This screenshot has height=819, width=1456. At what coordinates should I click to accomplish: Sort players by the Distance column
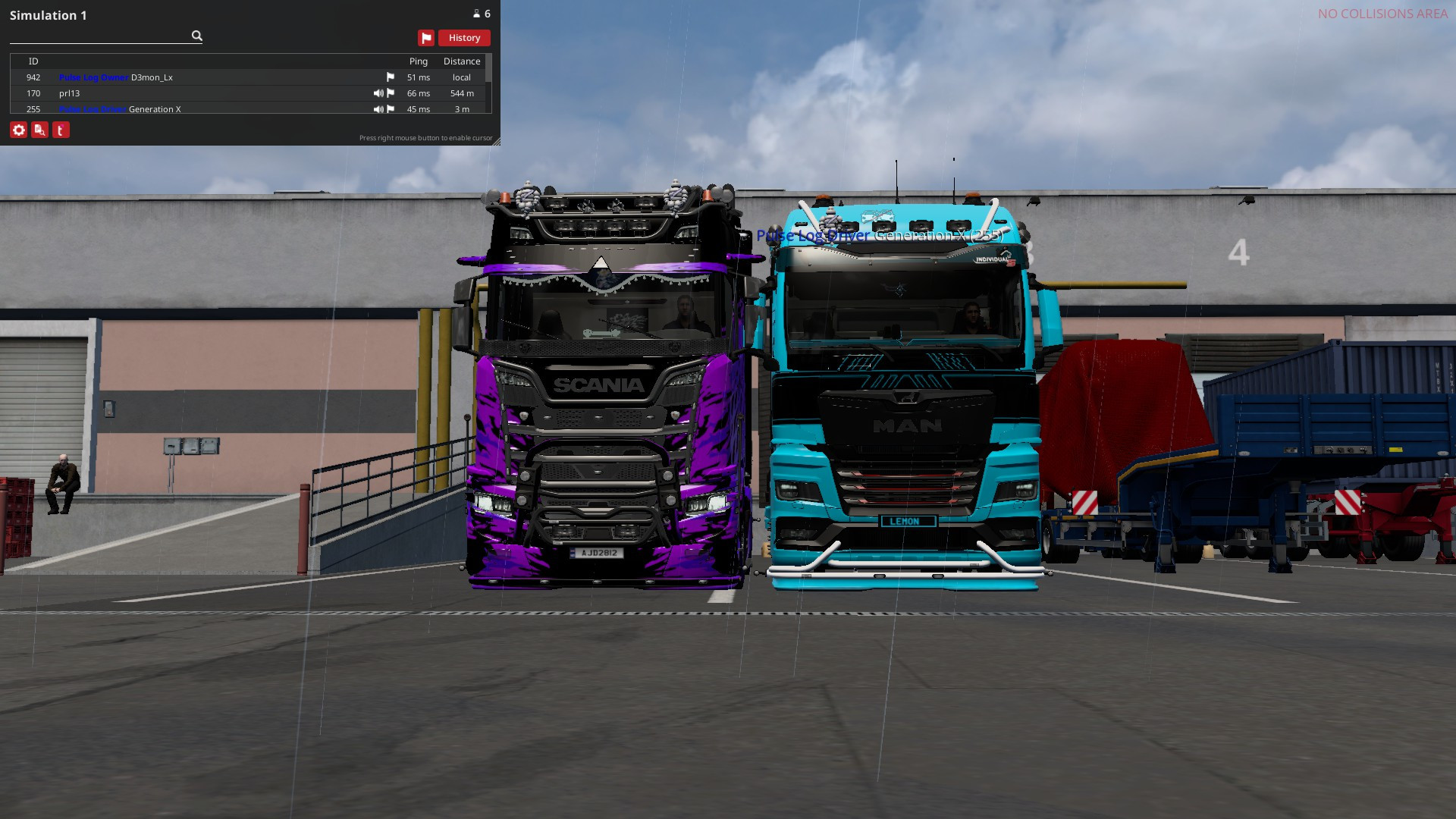tap(462, 61)
